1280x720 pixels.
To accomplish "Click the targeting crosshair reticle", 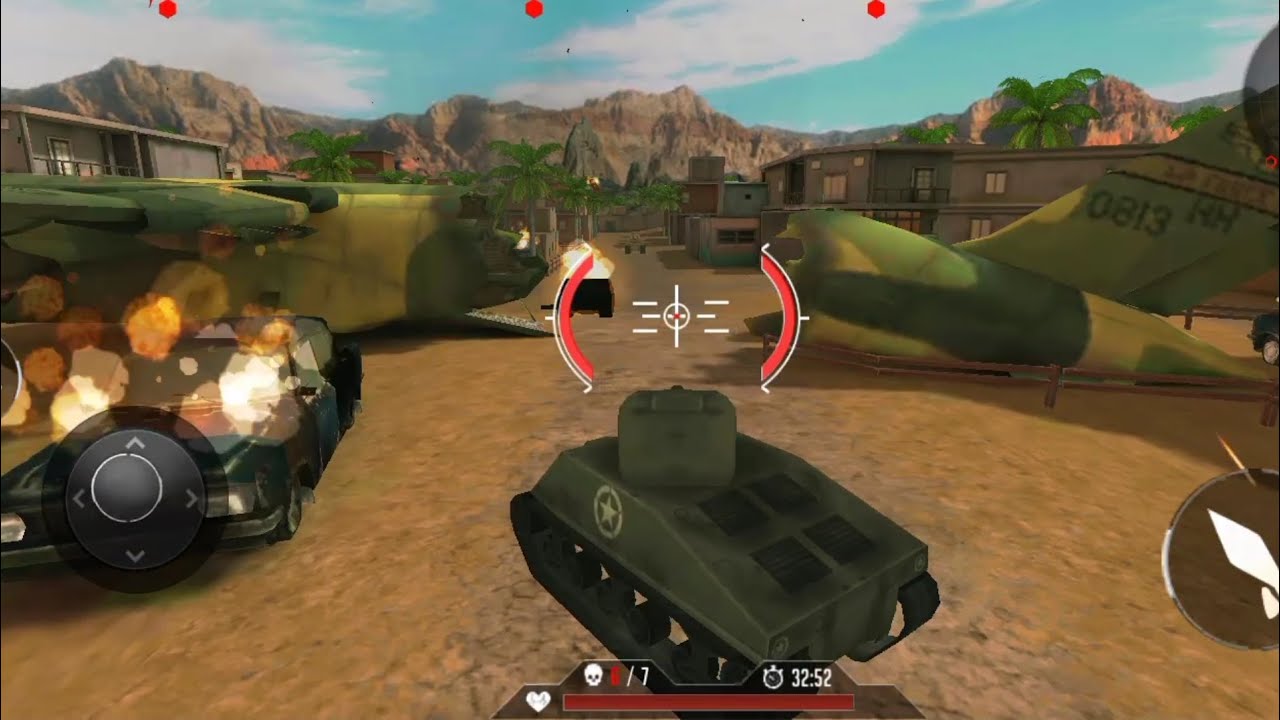I will coord(677,316).
